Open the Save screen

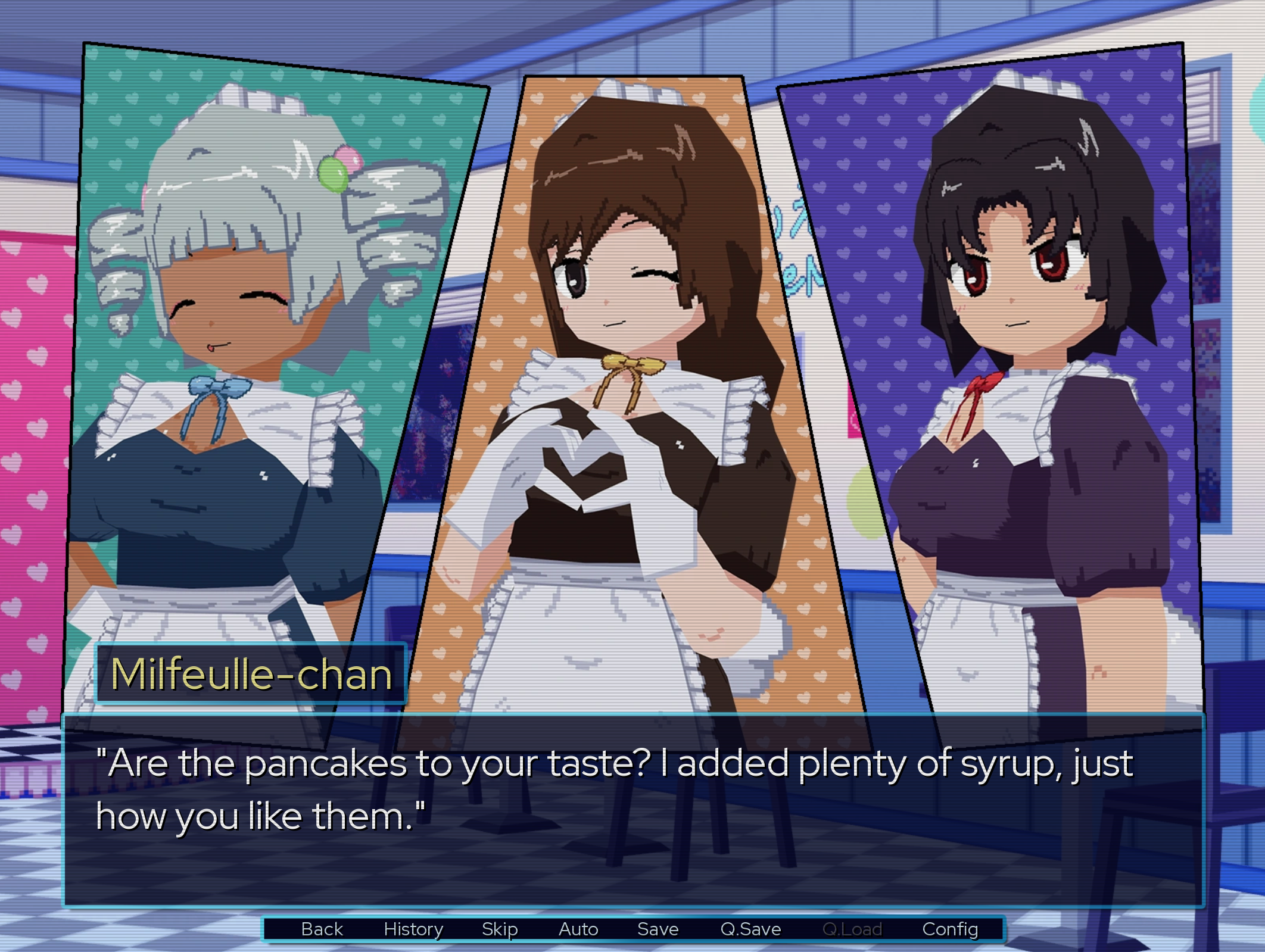tap(657, 928)
